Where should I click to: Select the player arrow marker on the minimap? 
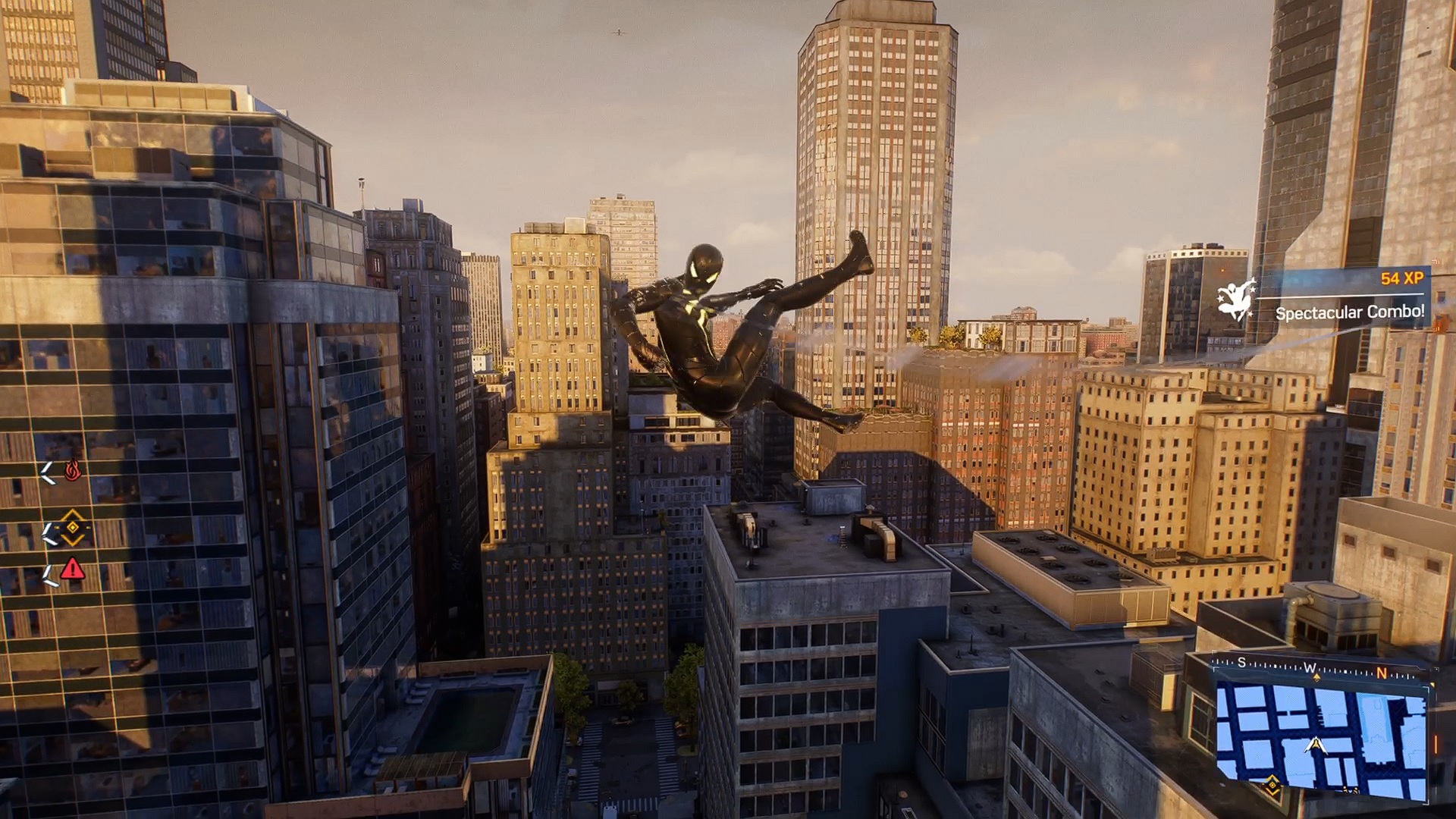1316,745
